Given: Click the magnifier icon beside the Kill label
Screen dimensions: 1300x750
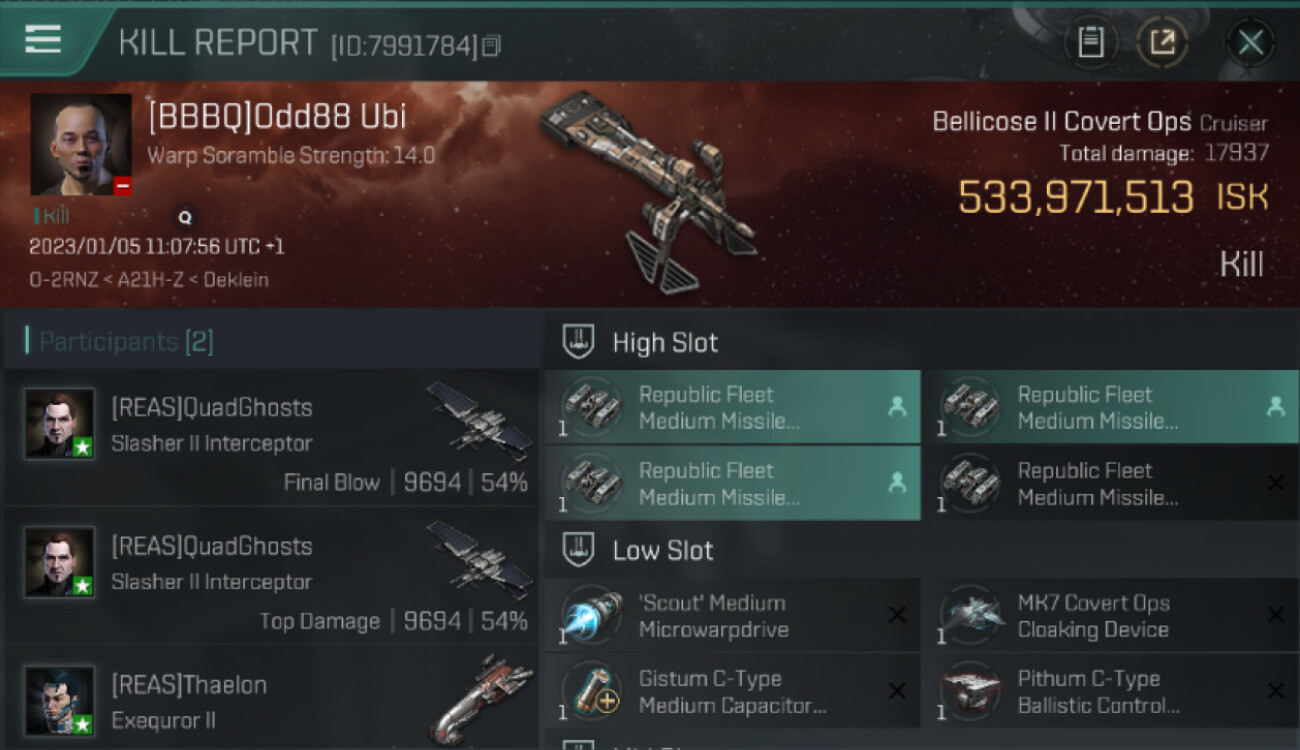Looking at the screenshot, I should (185, 216).
